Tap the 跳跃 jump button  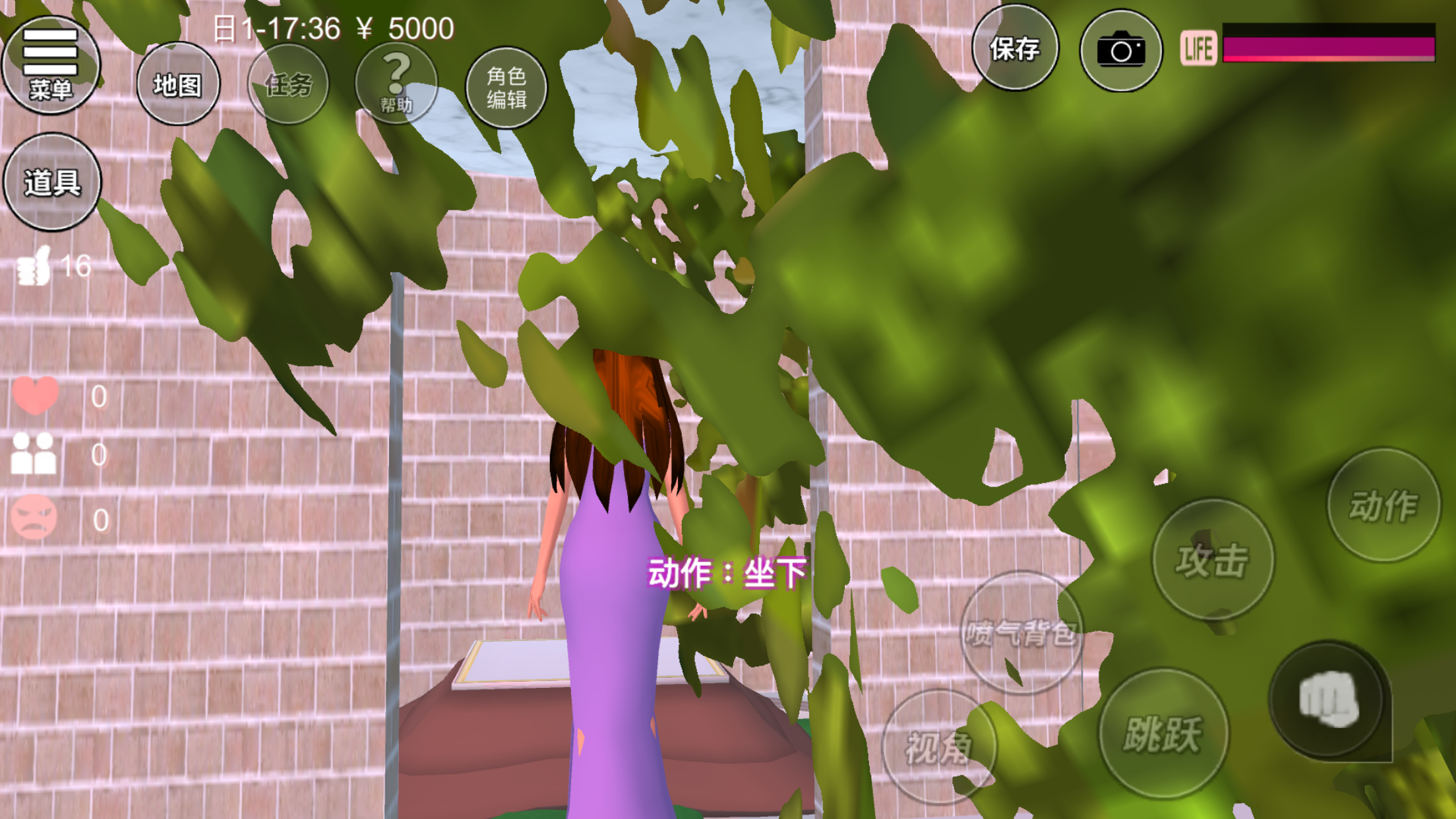tap(1163, 733)
